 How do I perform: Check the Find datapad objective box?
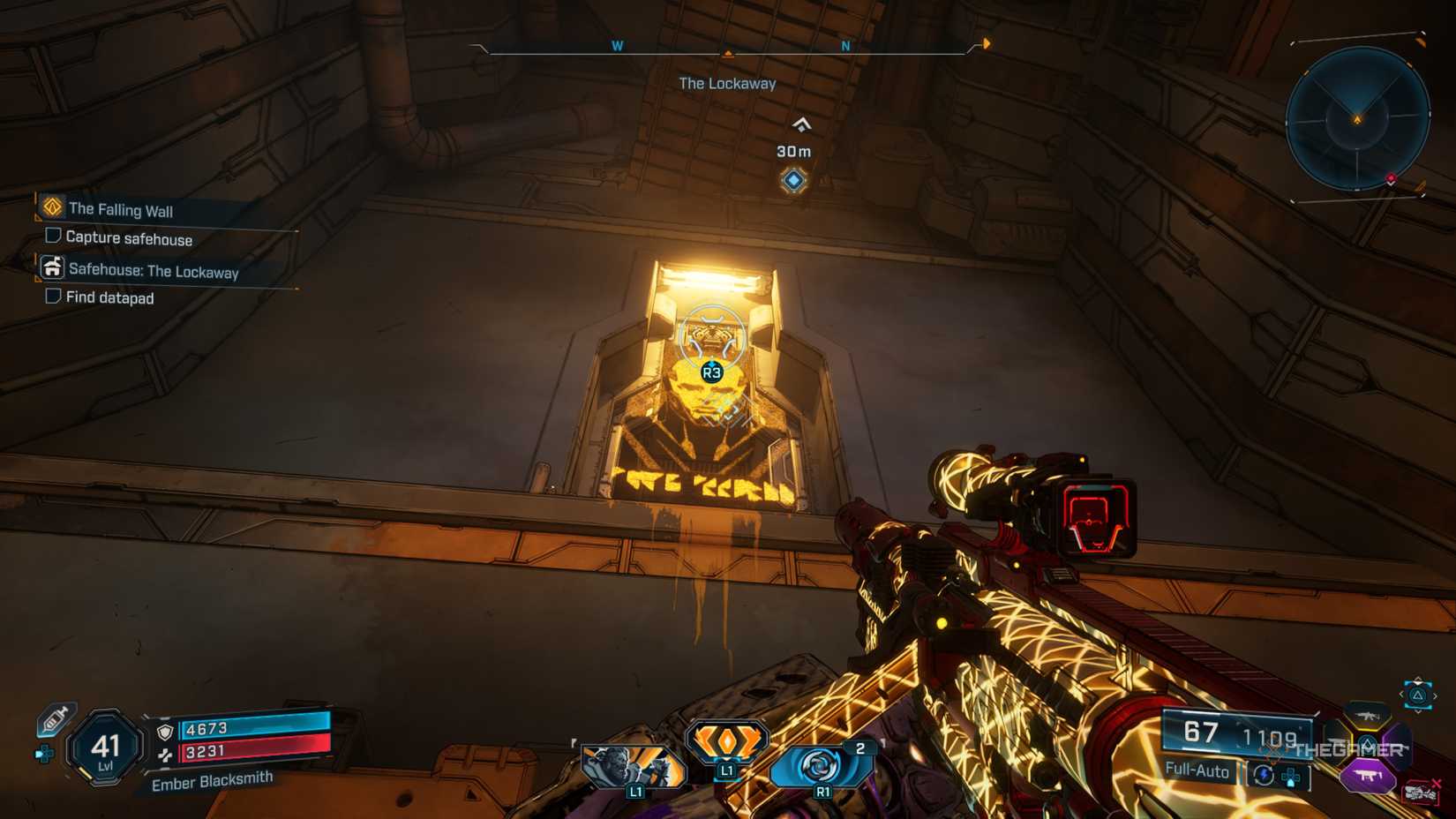(x=54, y=297)
